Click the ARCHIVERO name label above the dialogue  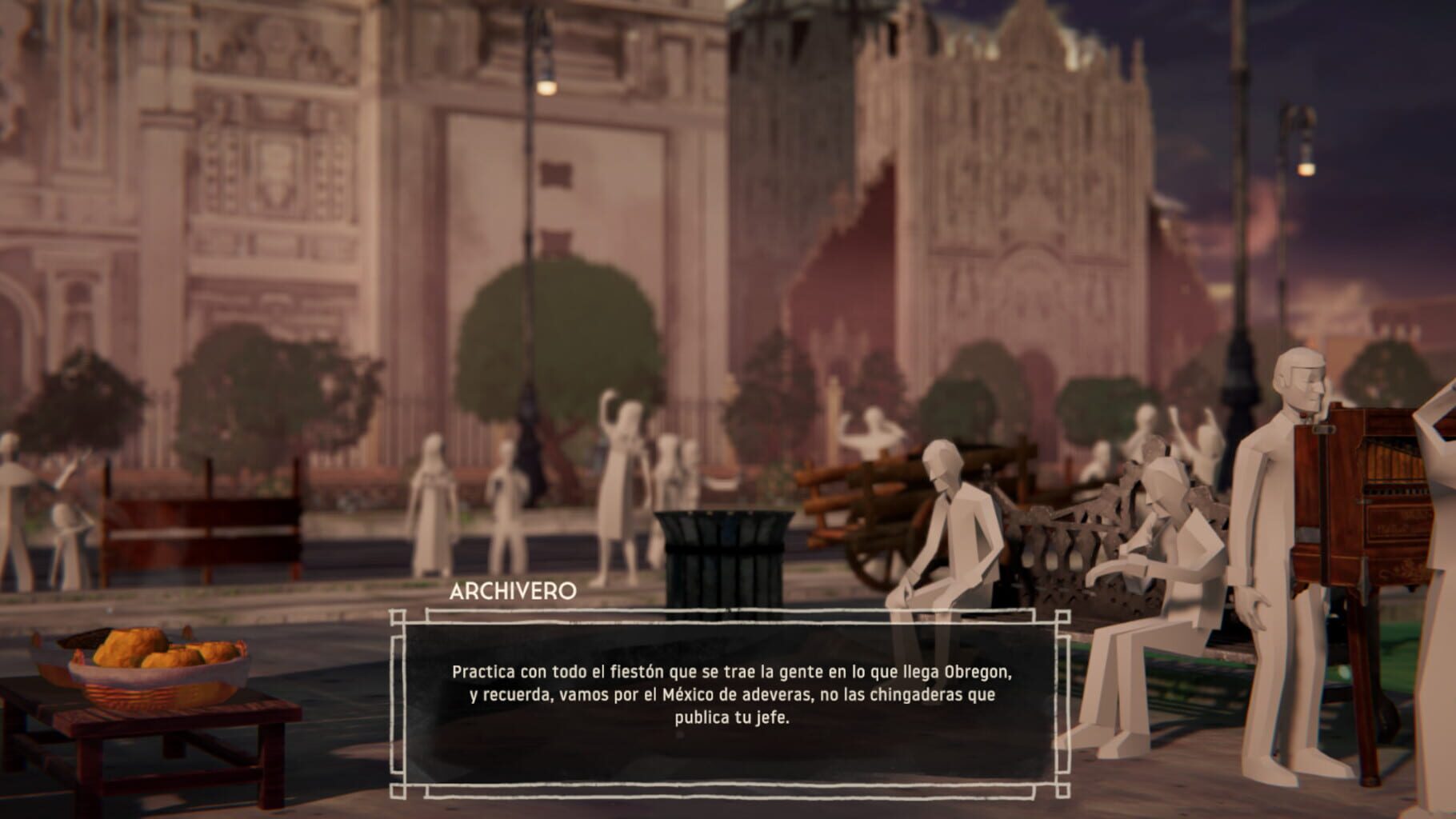click(515, 592)
